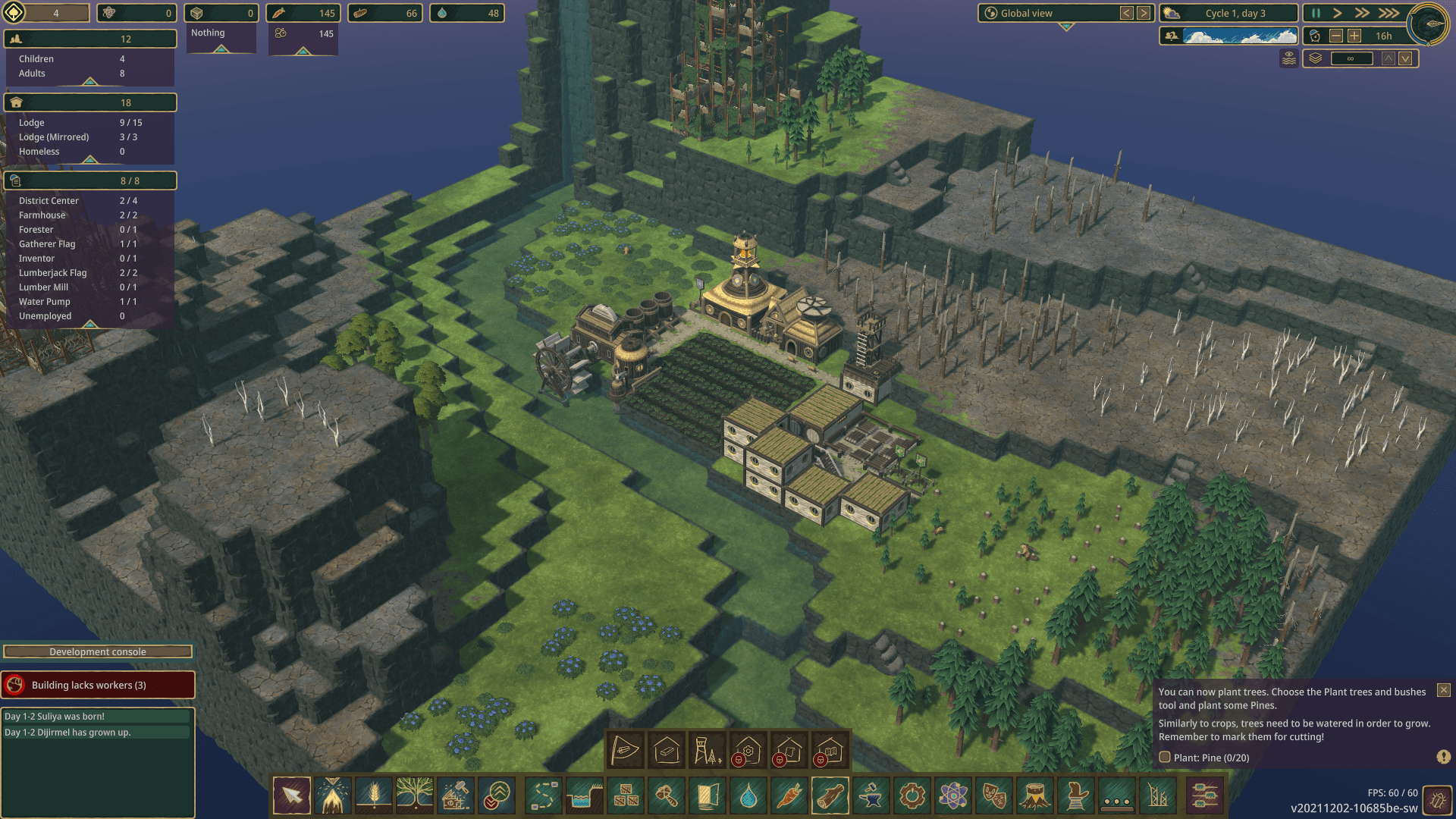Open the food buildings carrot category

[x=789, y=796]
